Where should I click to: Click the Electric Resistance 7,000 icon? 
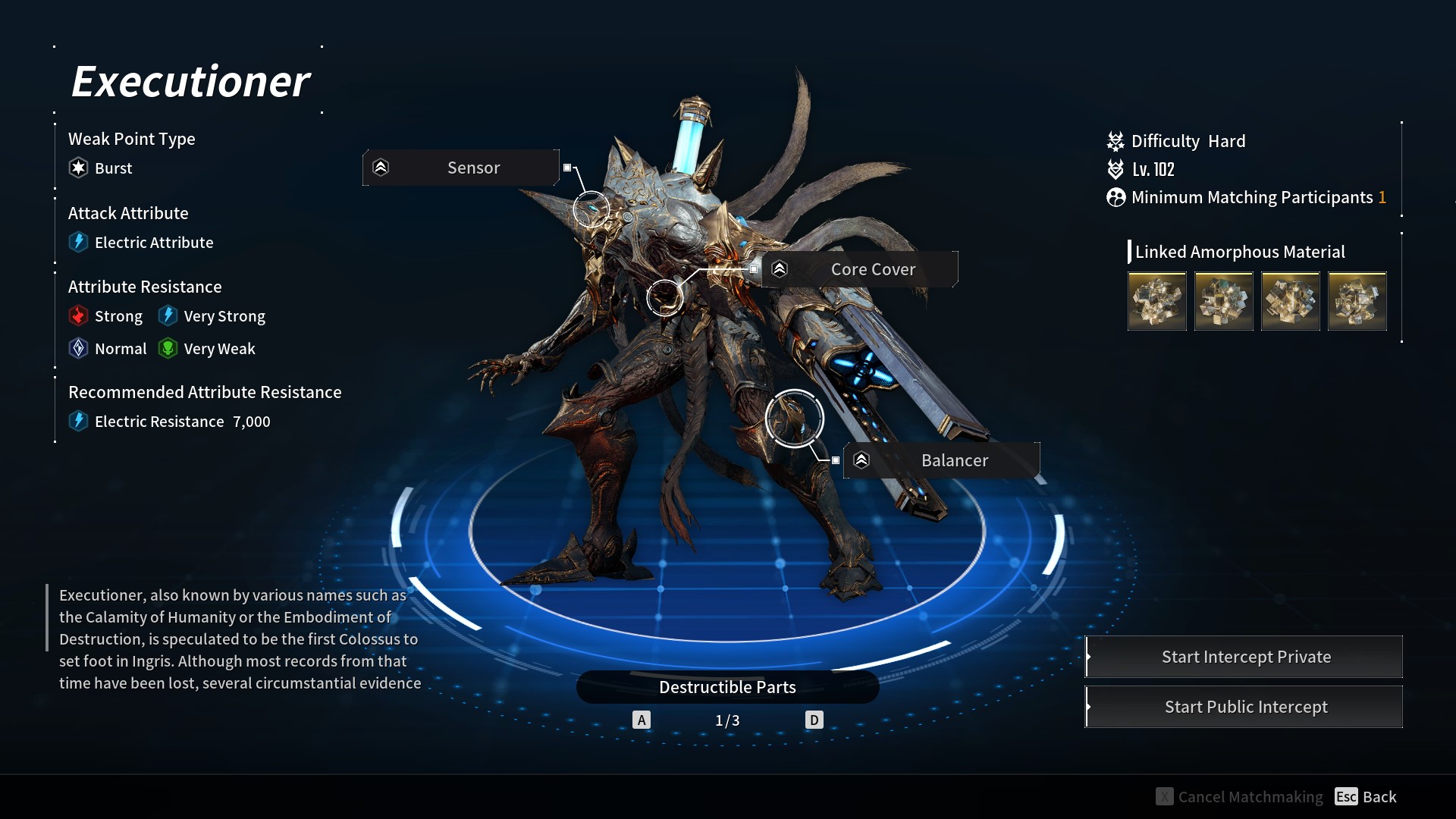(x=79, y=422)
